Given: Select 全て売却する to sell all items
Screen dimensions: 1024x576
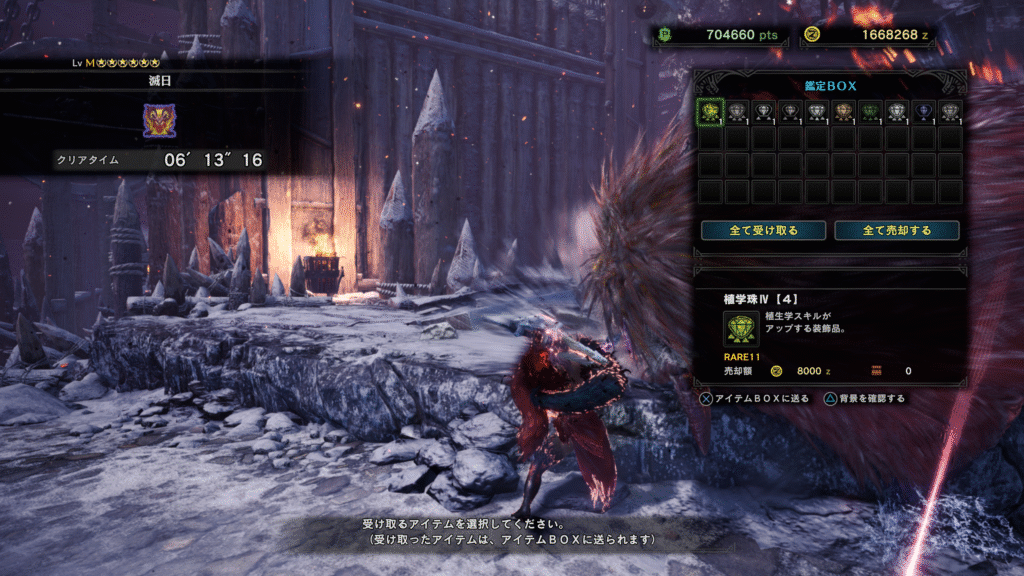Looking at the screenshot, I should (x=897, y=230).
